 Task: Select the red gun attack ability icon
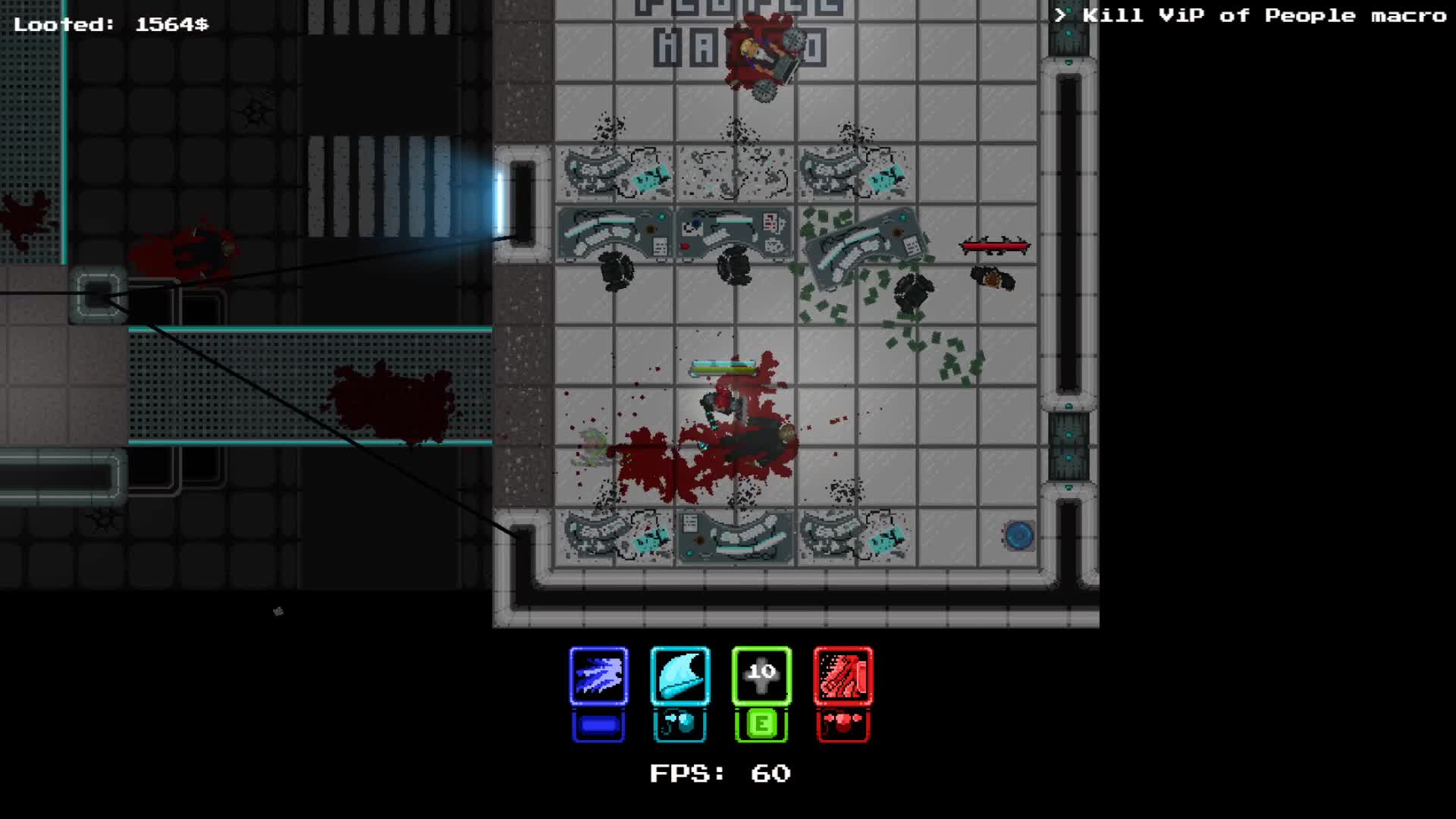click(x=843, y=676)
